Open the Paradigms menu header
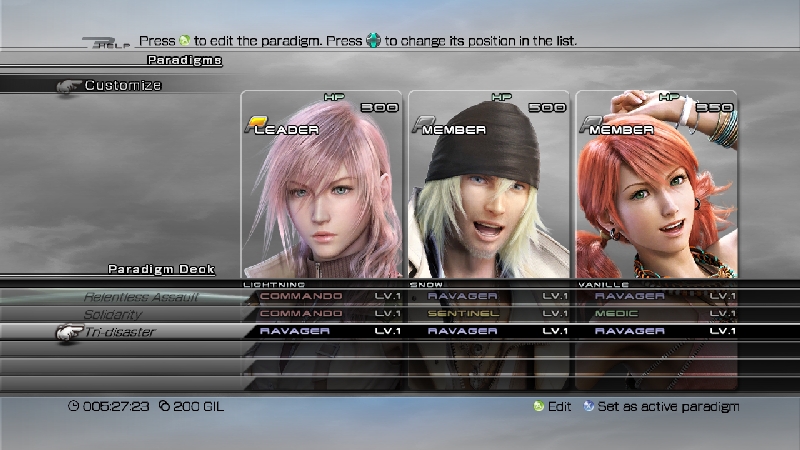Image resolution: width=800 pixels, height=450 pixels. [184, 60]
